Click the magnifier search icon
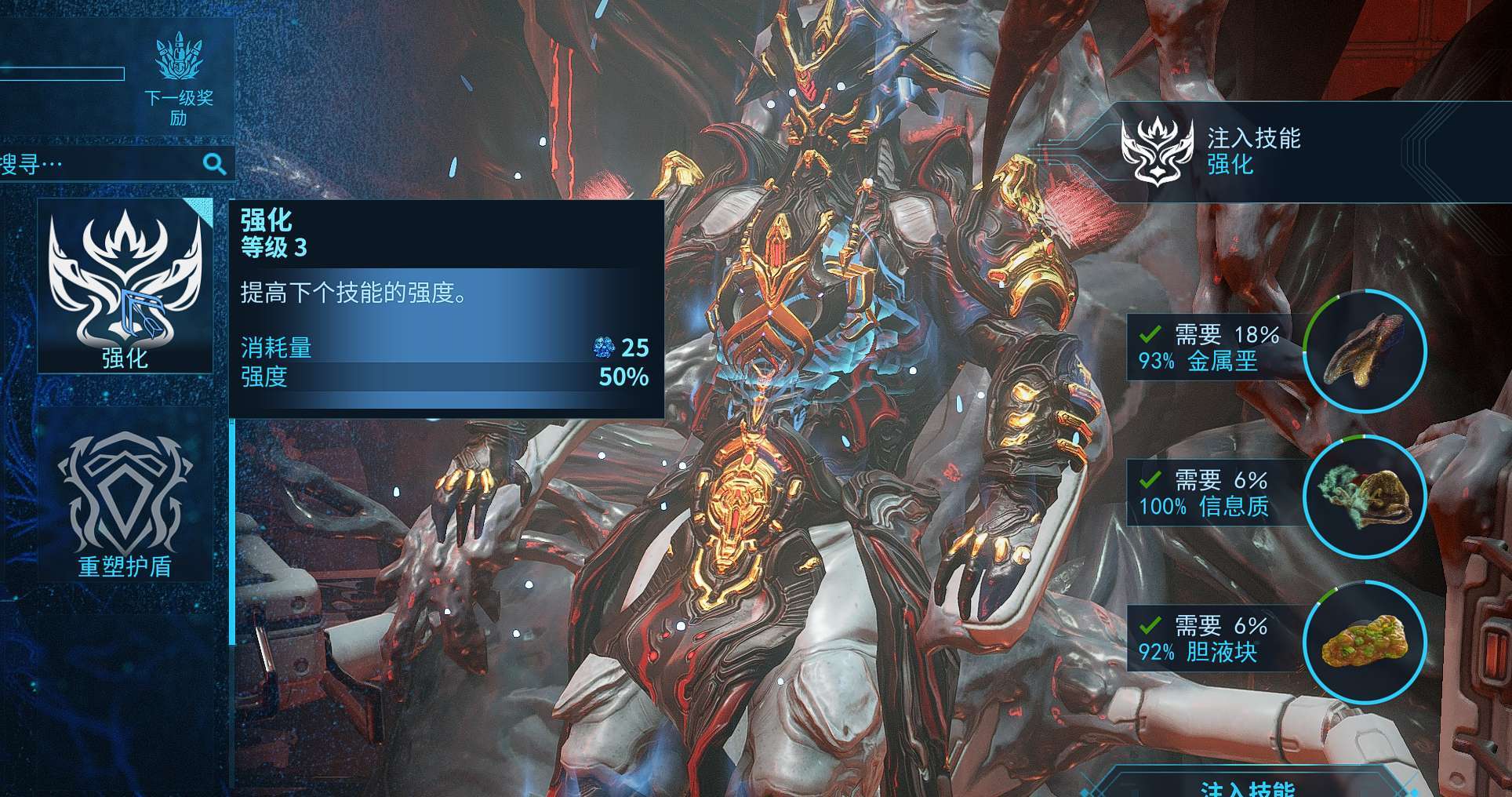1512x797 pixels. pos(215,164)
